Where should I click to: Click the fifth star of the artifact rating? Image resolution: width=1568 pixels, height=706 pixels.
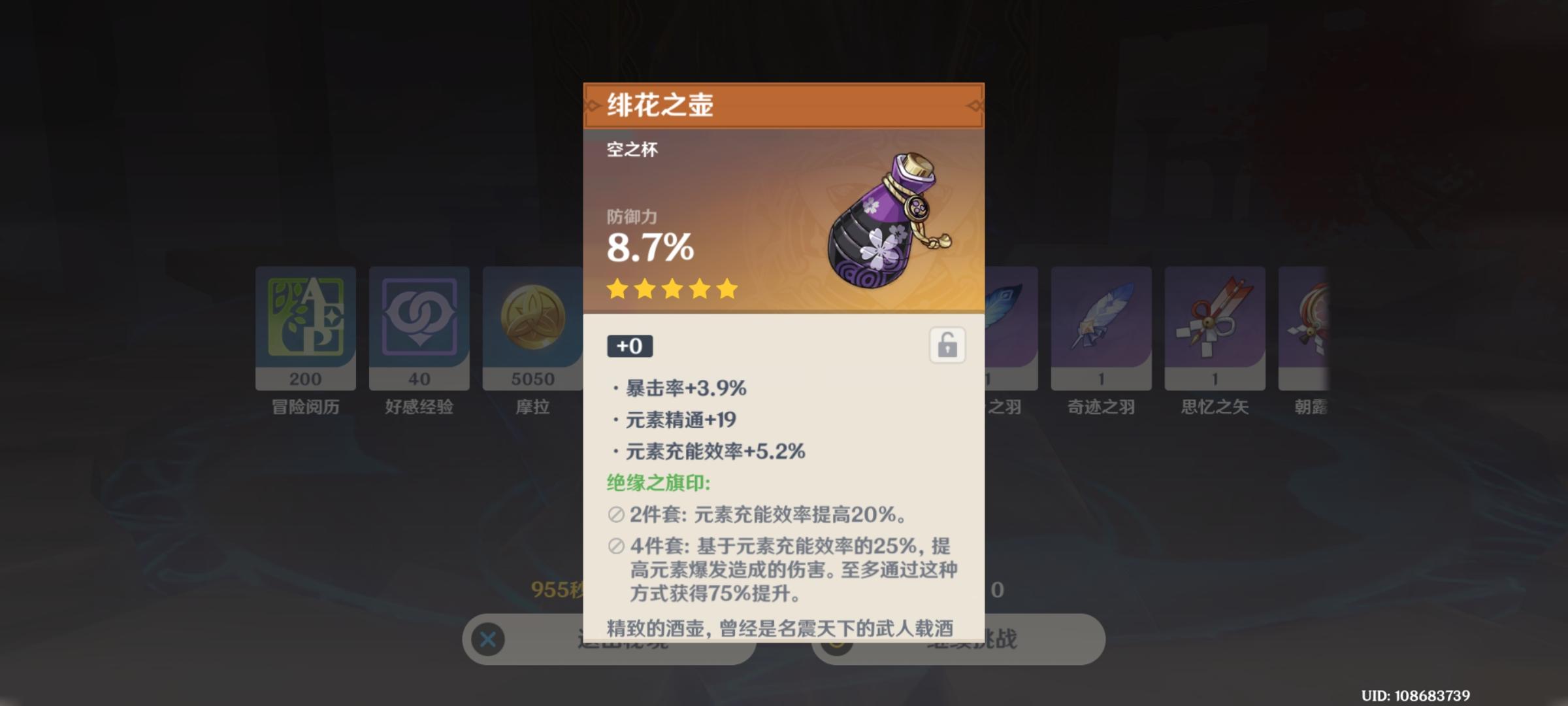(729, 290)
